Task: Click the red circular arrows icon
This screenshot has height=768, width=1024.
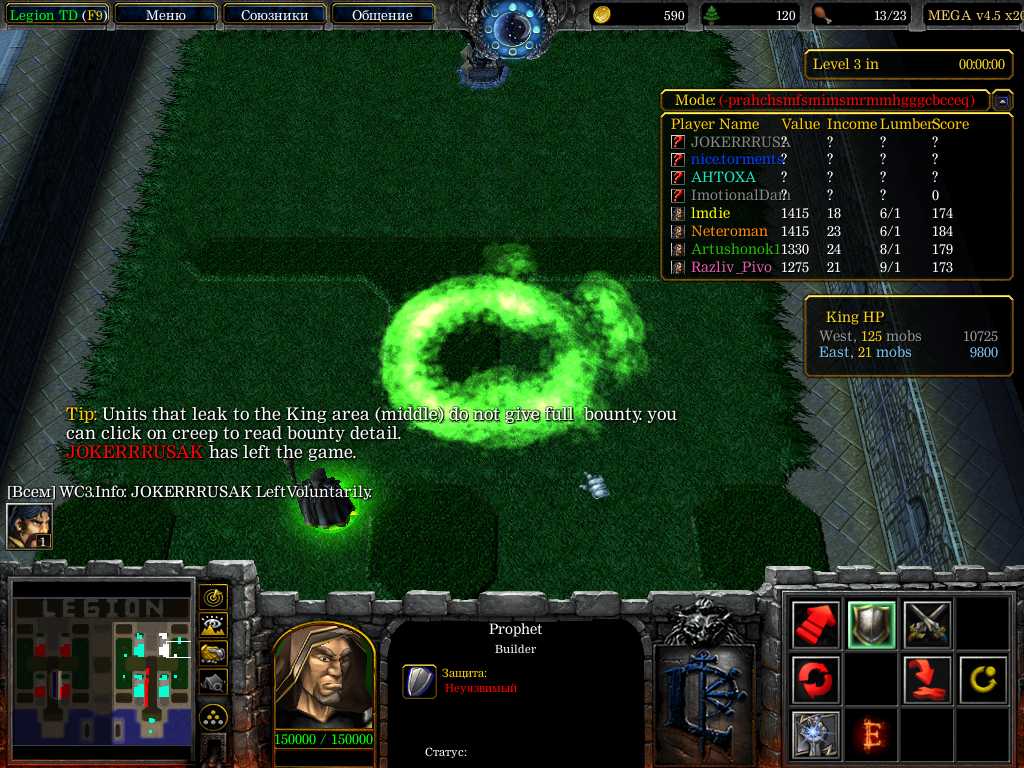Action: 814,680
